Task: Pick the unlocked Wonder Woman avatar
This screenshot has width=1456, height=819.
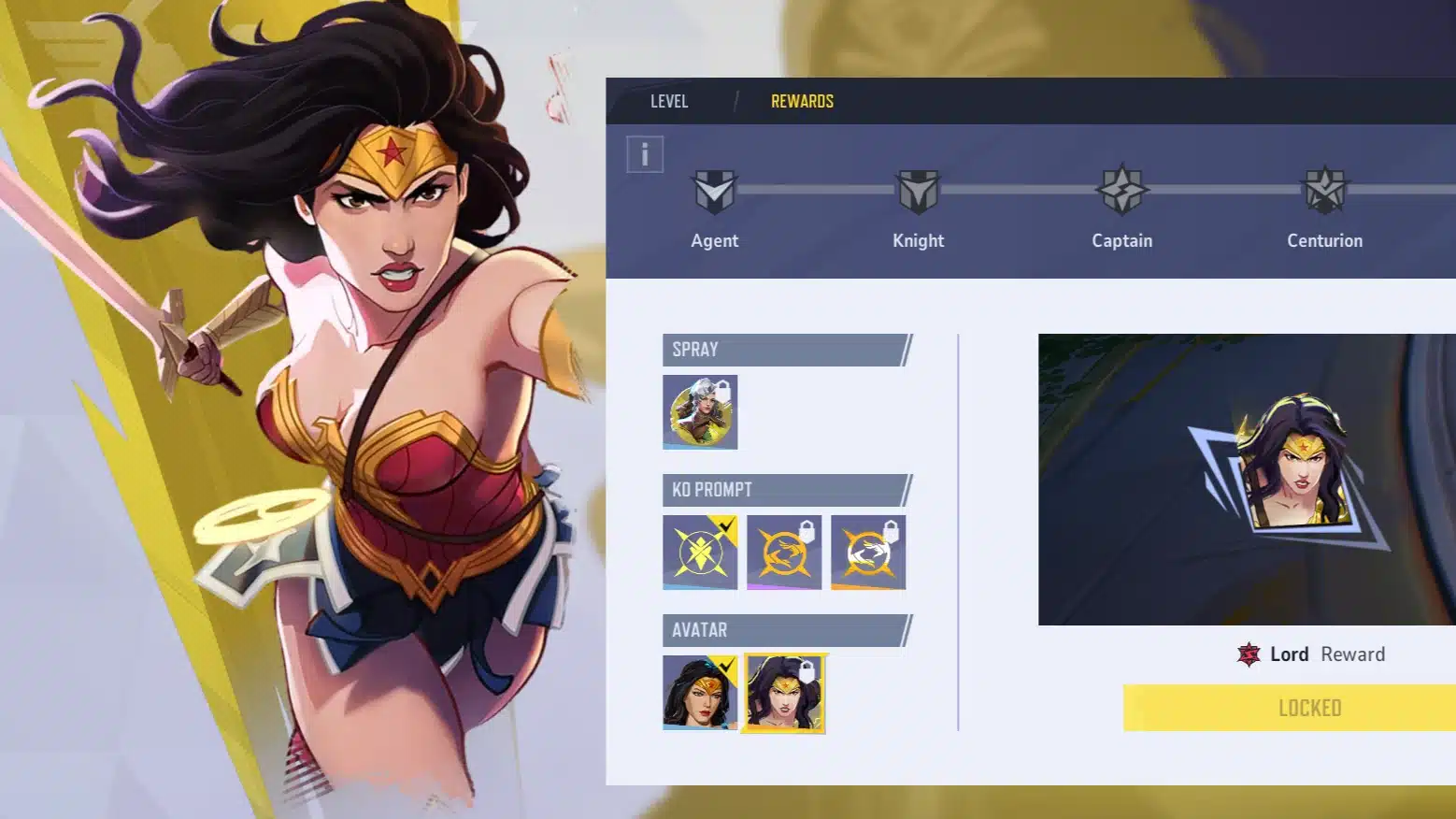Action: click(x=700, y=692)
